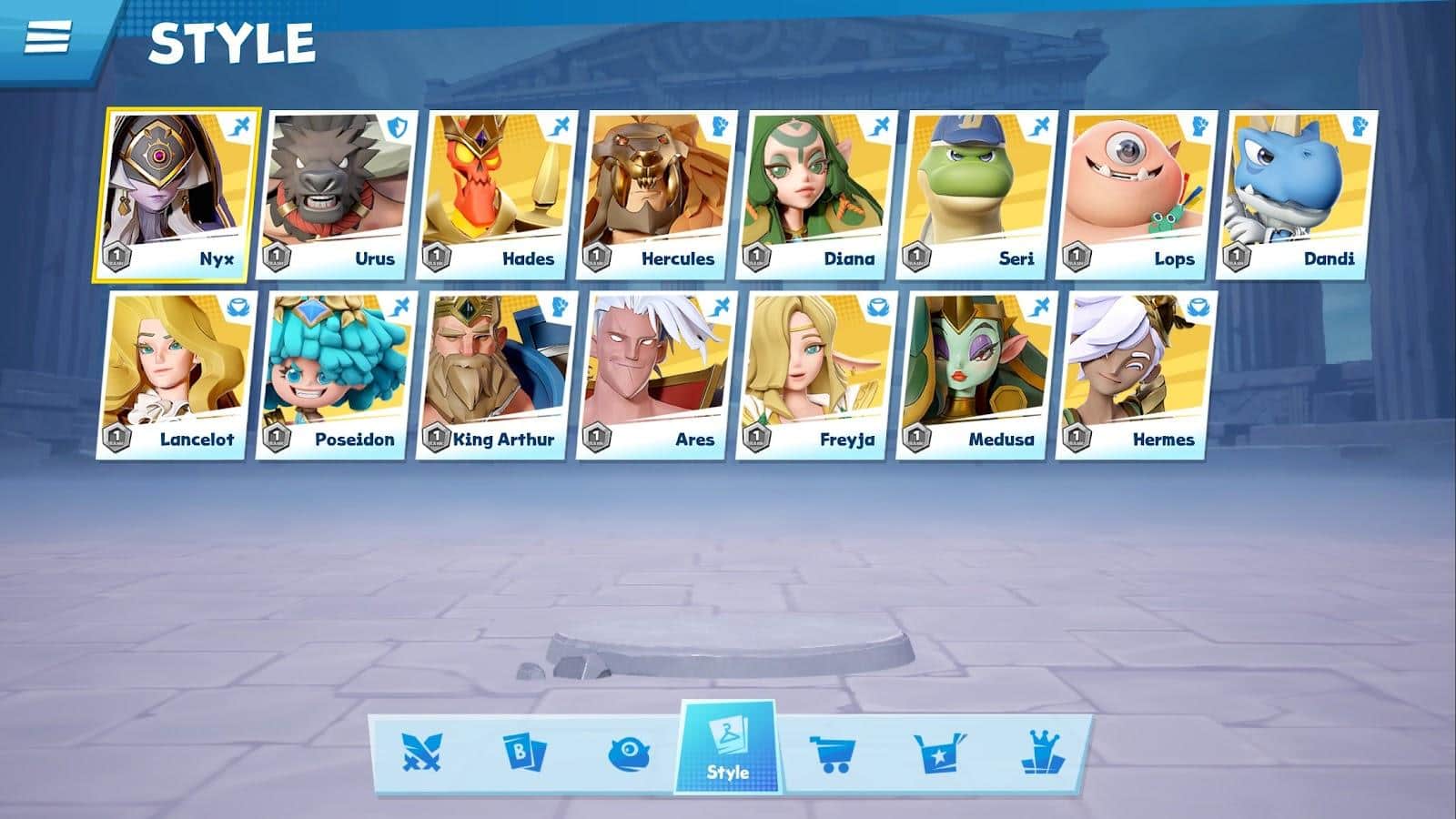Open the crown ranking podium tab

(x=1041, y=753)
